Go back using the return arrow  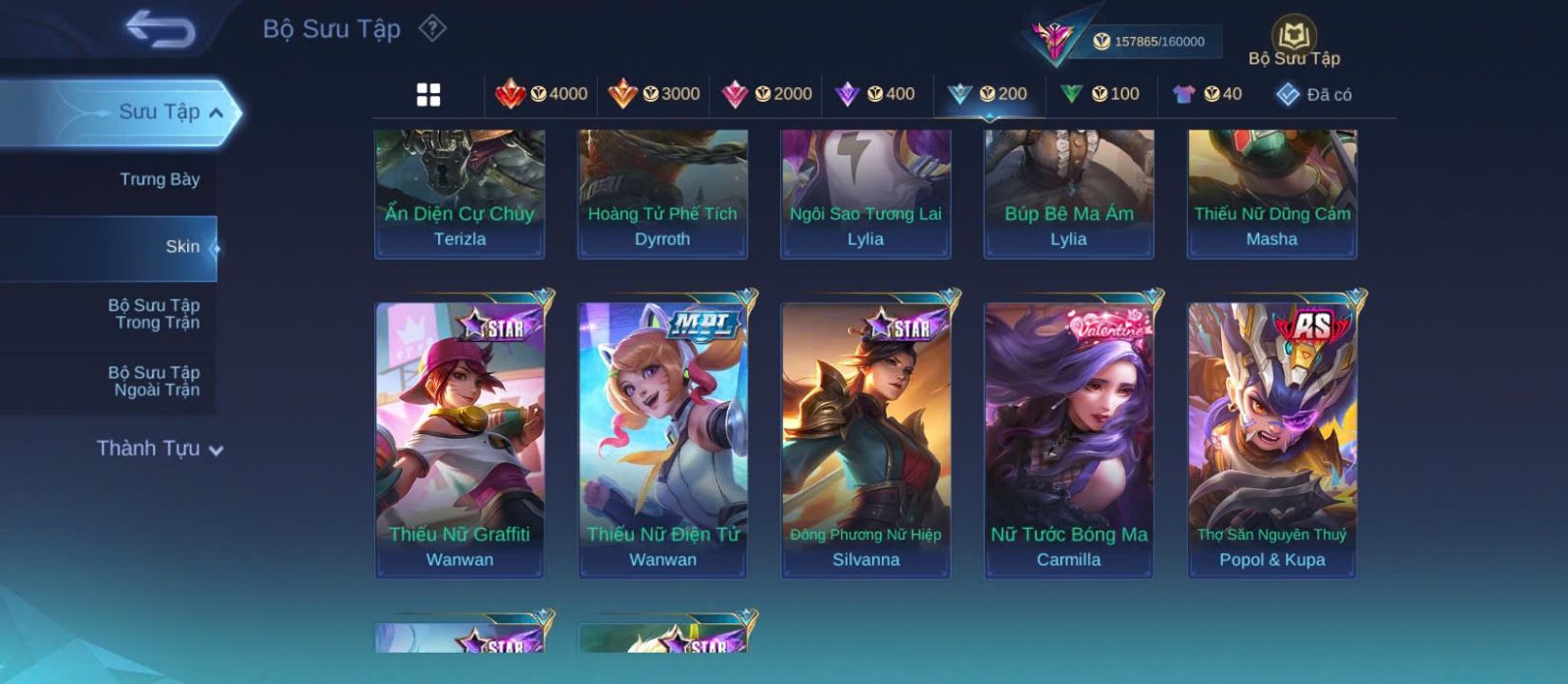[x=160, y=28]
